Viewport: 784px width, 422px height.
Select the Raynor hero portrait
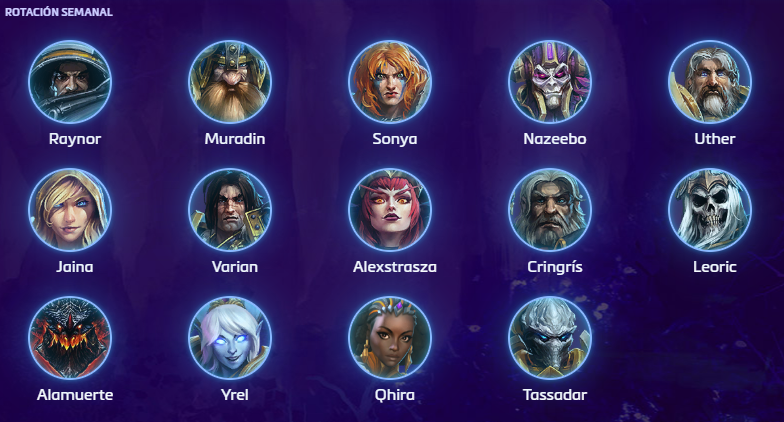pyautogui.click(x=70, y=81)
